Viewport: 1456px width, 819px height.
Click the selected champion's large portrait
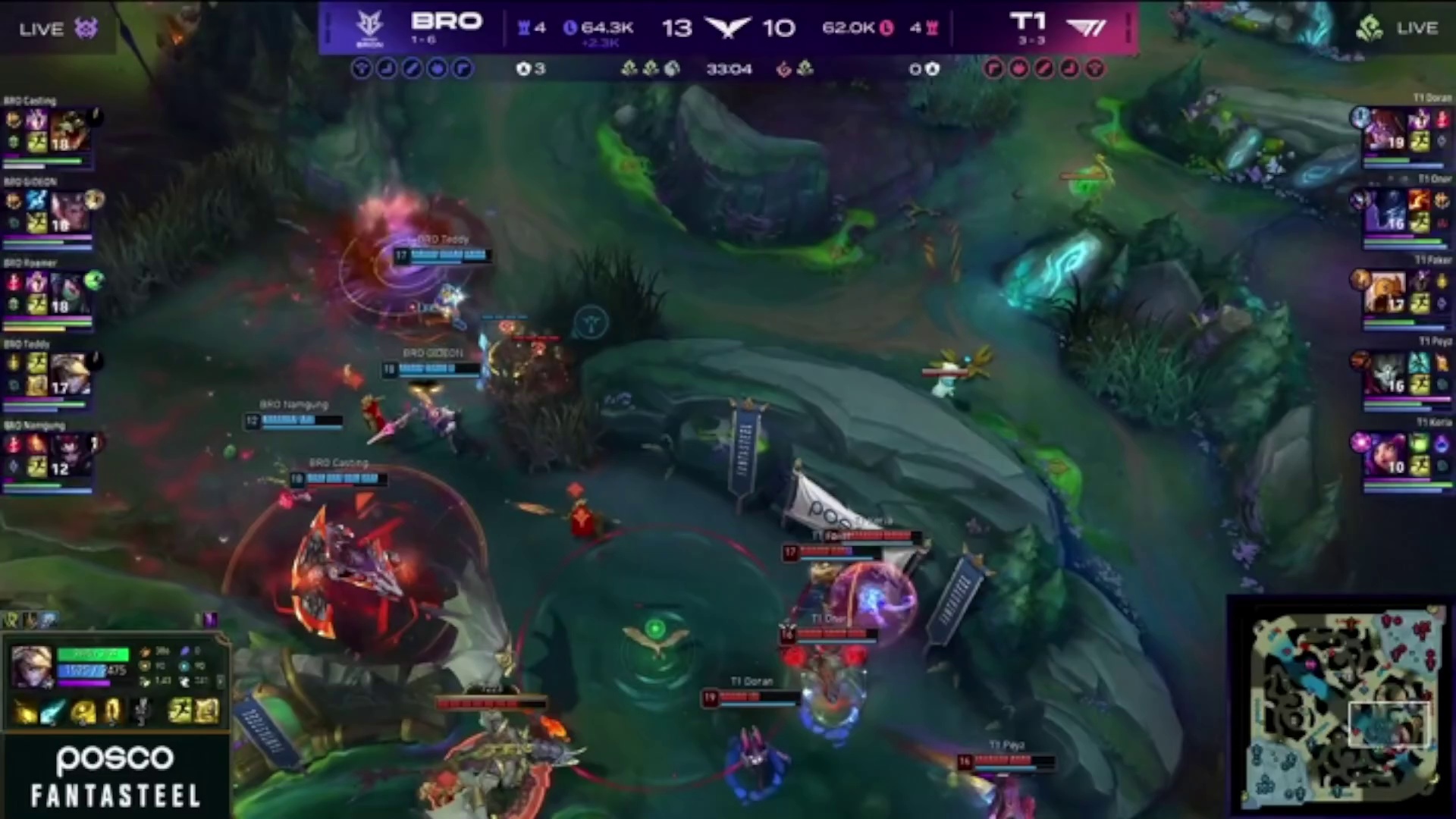coord(32,666)
